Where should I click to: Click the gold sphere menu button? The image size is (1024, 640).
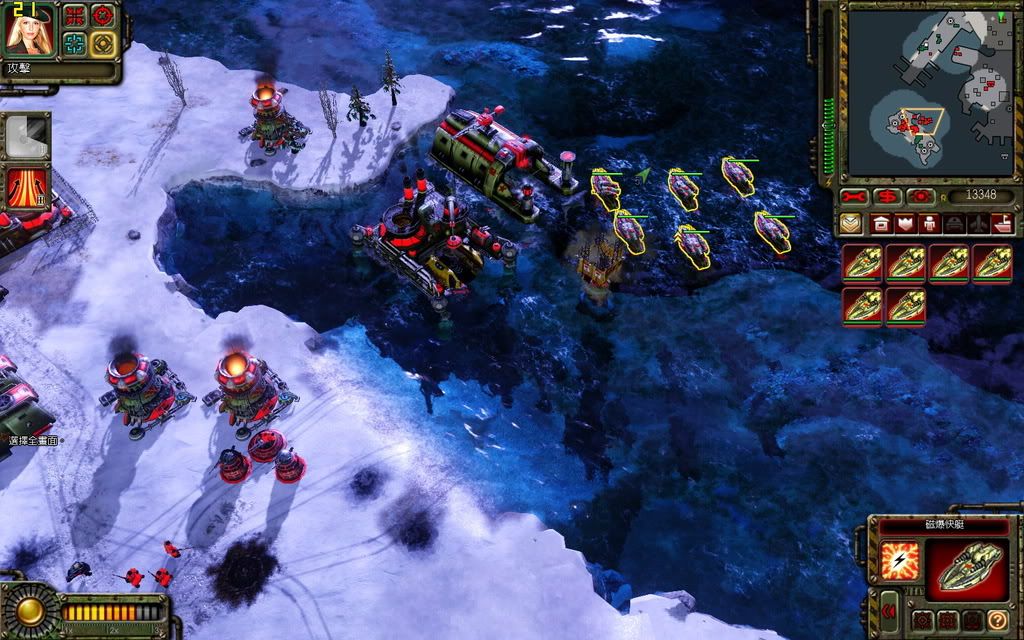29,610
